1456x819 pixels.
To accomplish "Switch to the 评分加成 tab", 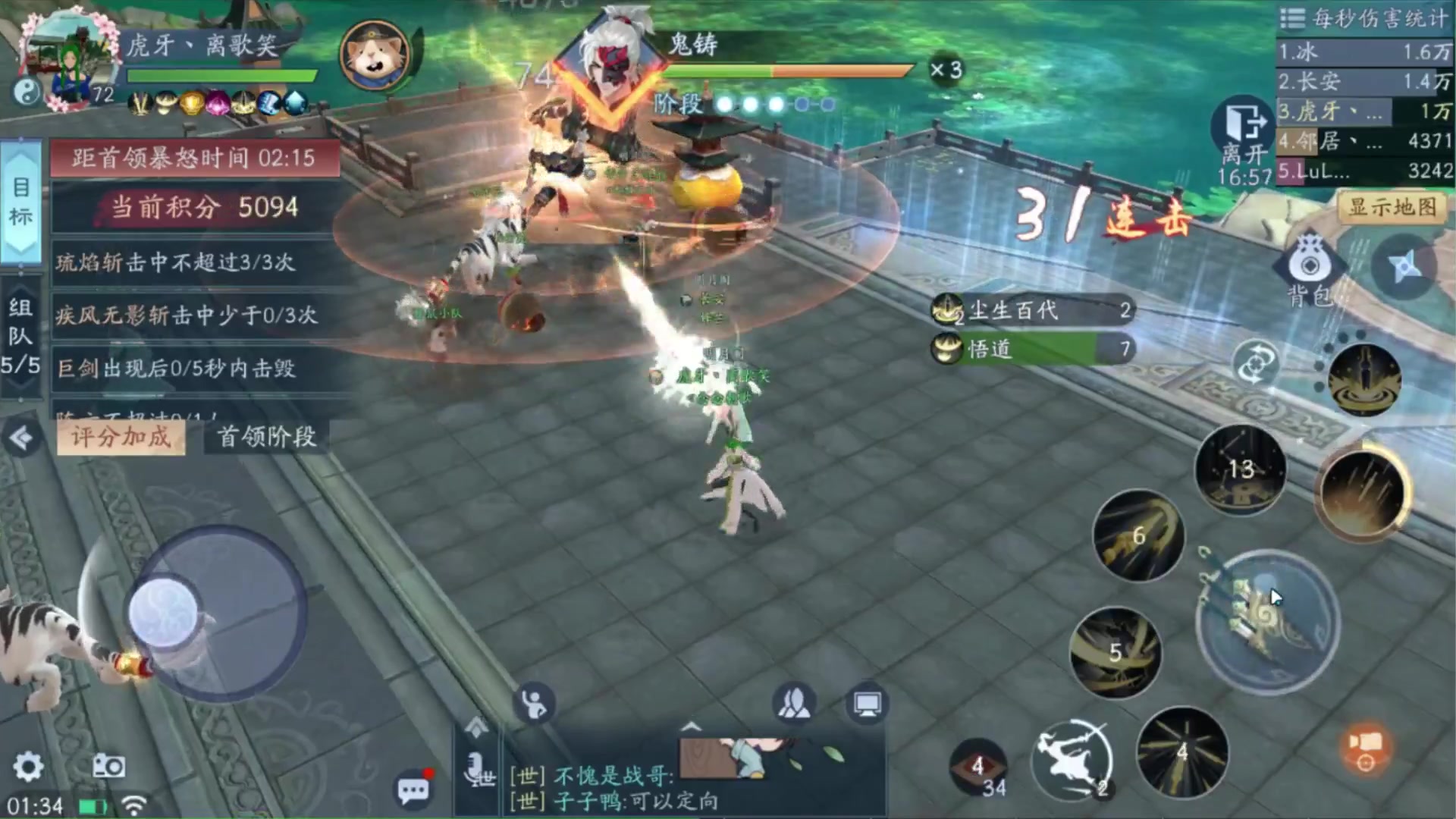I will 121,437.
